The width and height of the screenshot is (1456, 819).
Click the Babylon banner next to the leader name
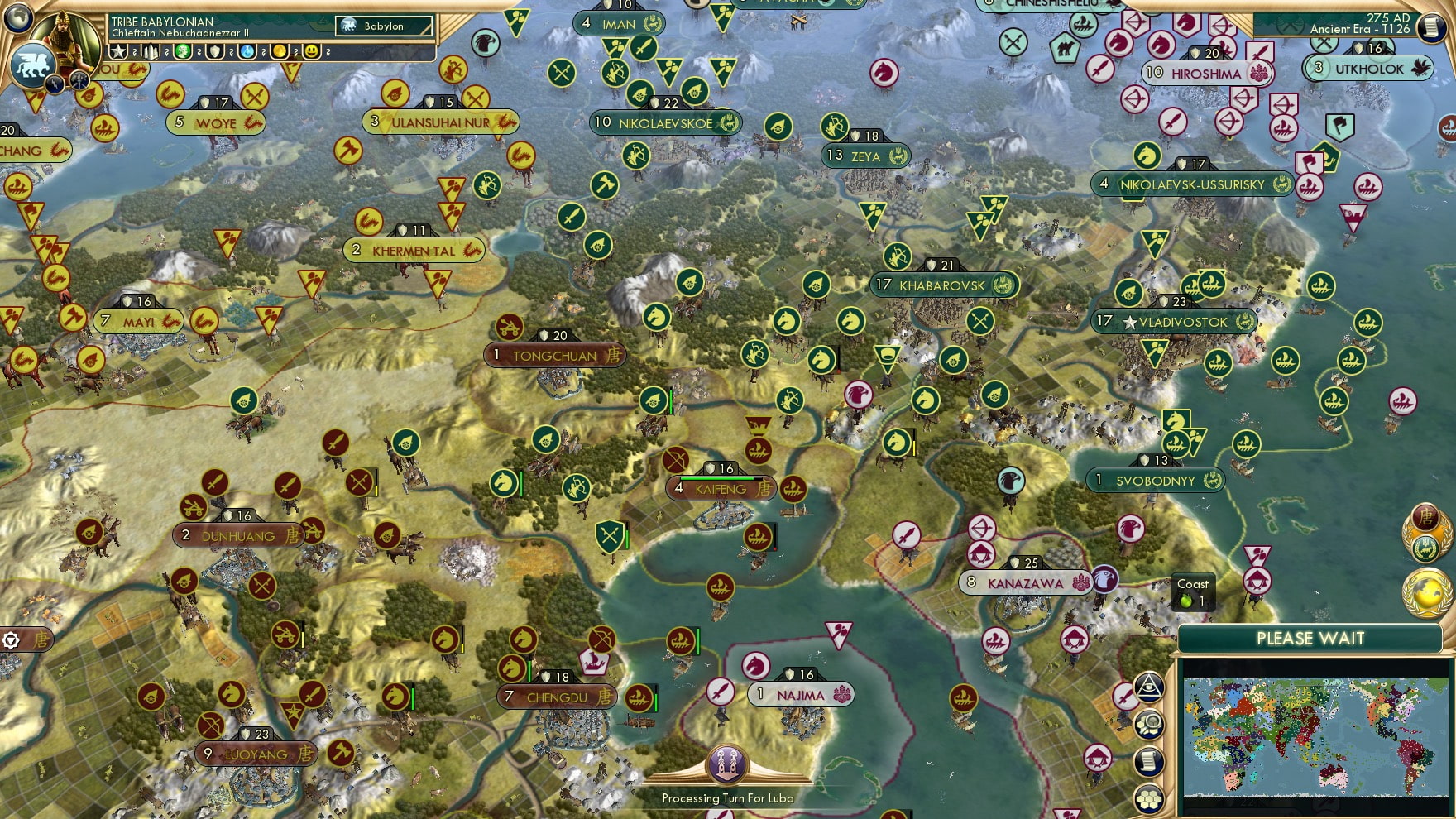click(x=382, y=26)
